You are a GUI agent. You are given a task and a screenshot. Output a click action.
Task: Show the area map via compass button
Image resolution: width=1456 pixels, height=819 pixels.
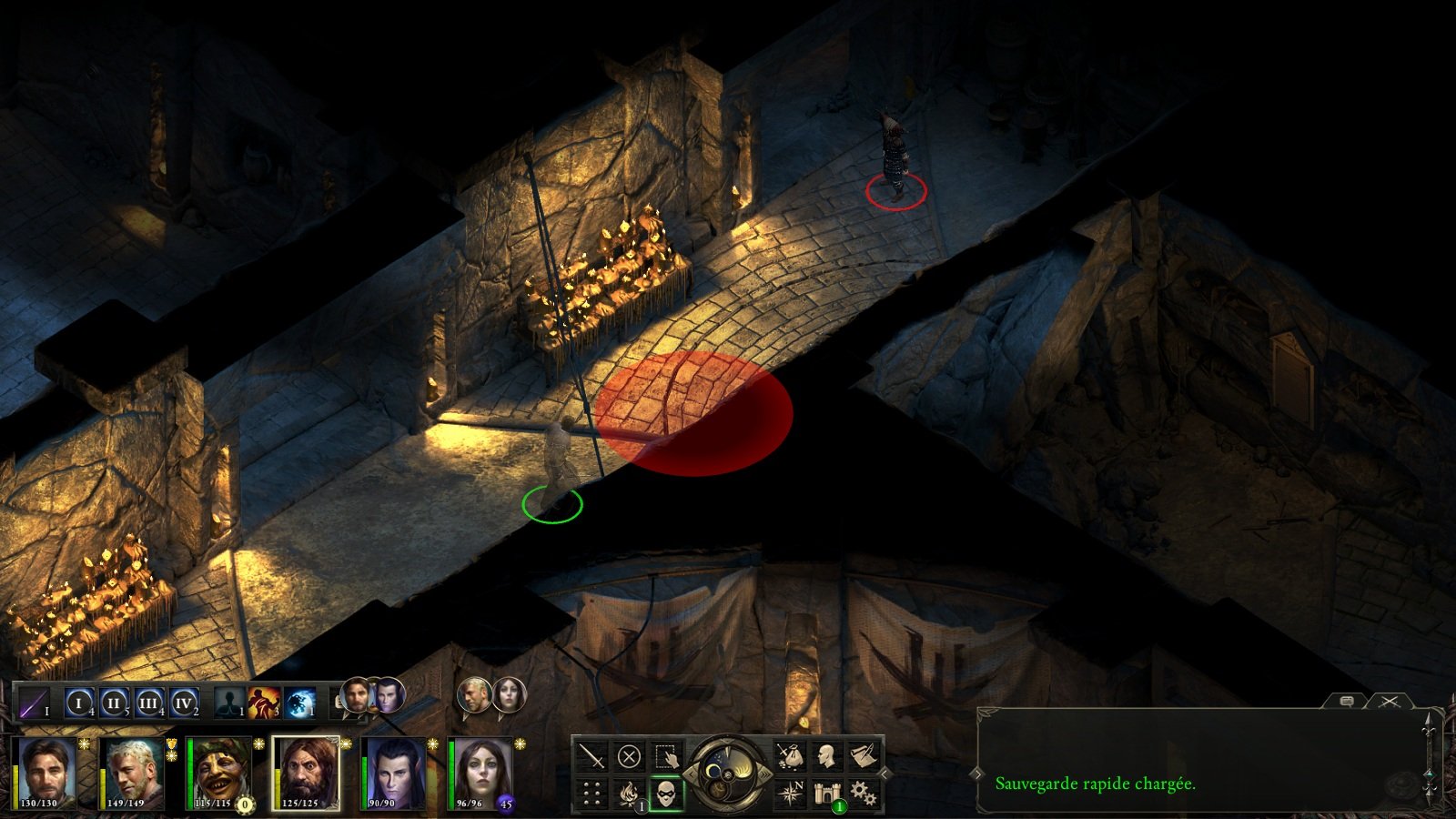click(x=789, y=794)
